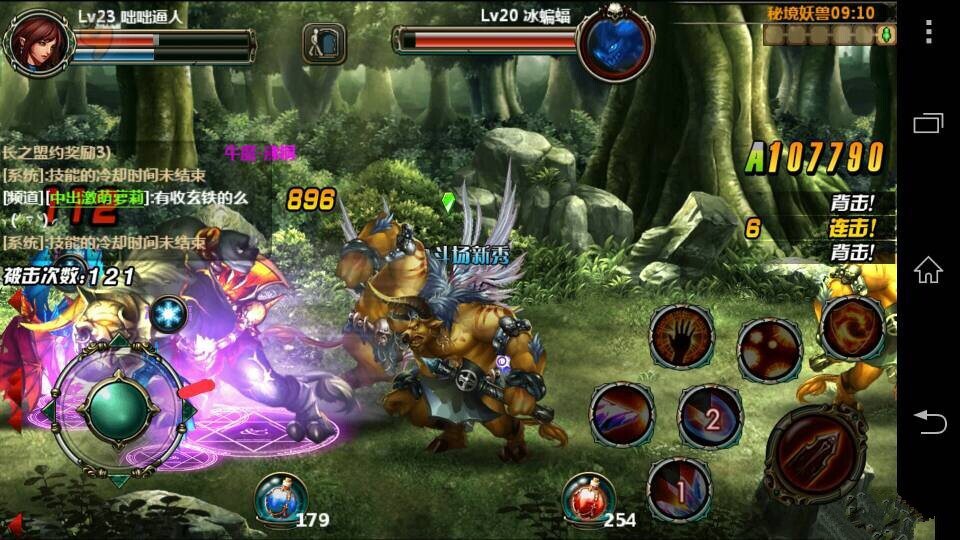Use the glowing red orbs skill
The height and width of the screenshot is (540, 960).
(769, 348)
